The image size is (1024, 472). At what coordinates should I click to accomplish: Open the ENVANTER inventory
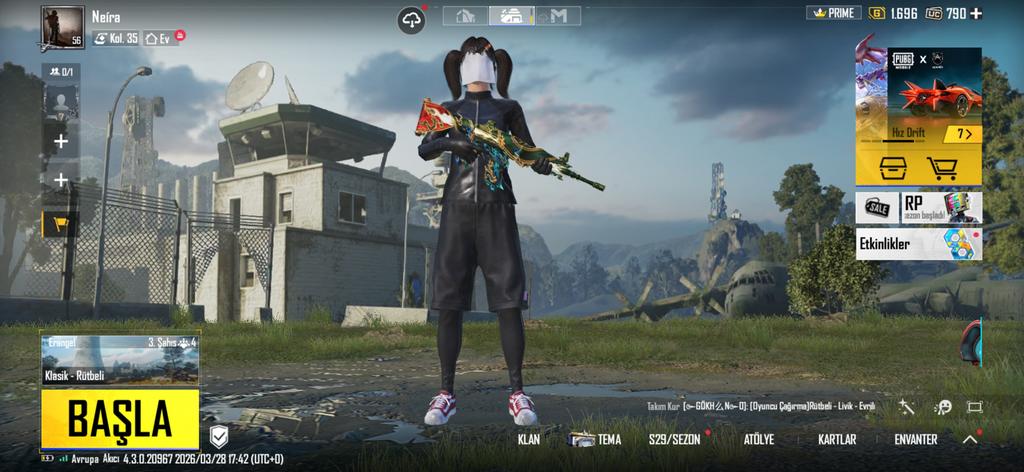(x=915, y=439)
